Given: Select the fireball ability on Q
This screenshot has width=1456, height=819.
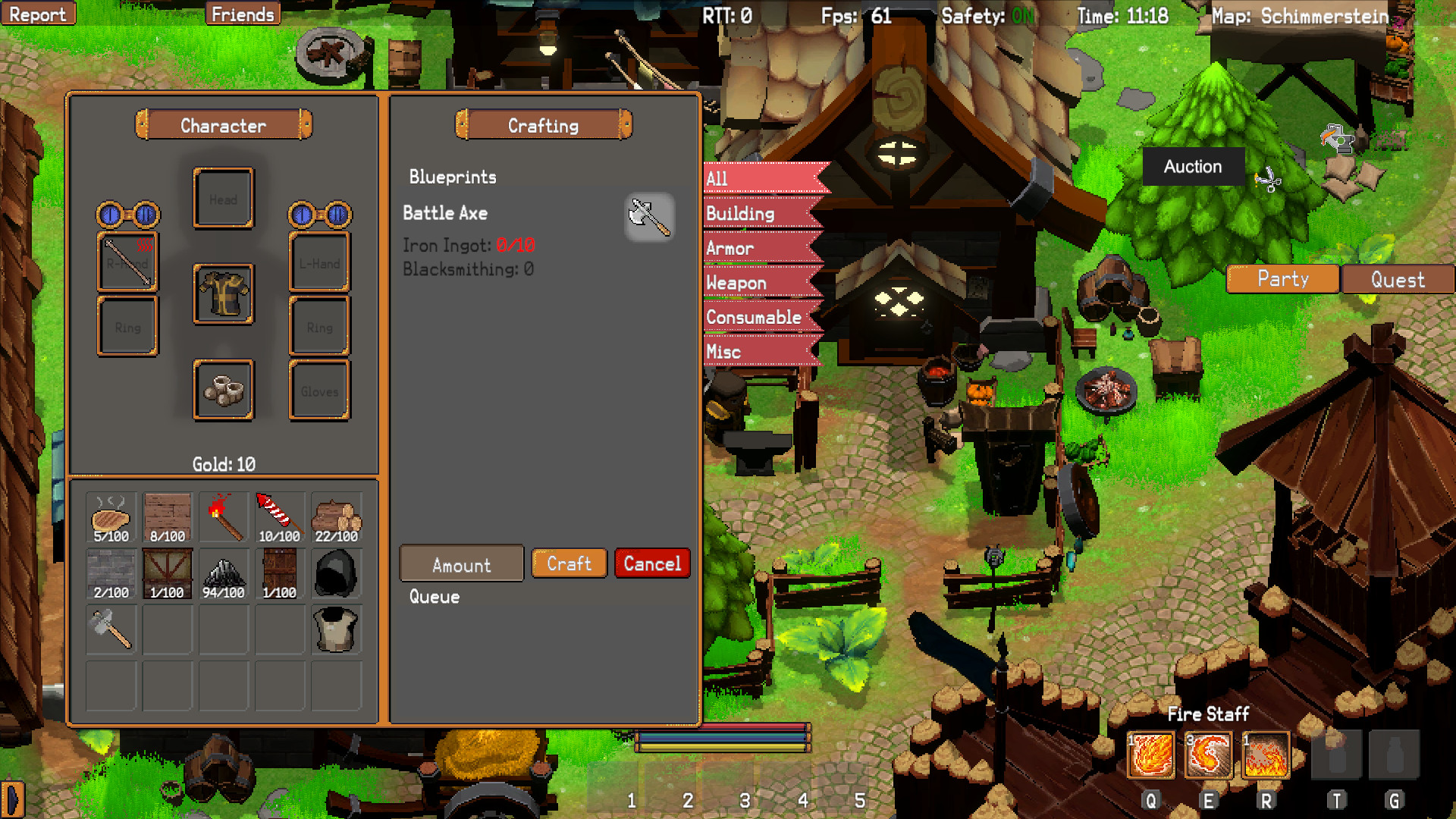Looking at the screenshot, I should 1150,756.
